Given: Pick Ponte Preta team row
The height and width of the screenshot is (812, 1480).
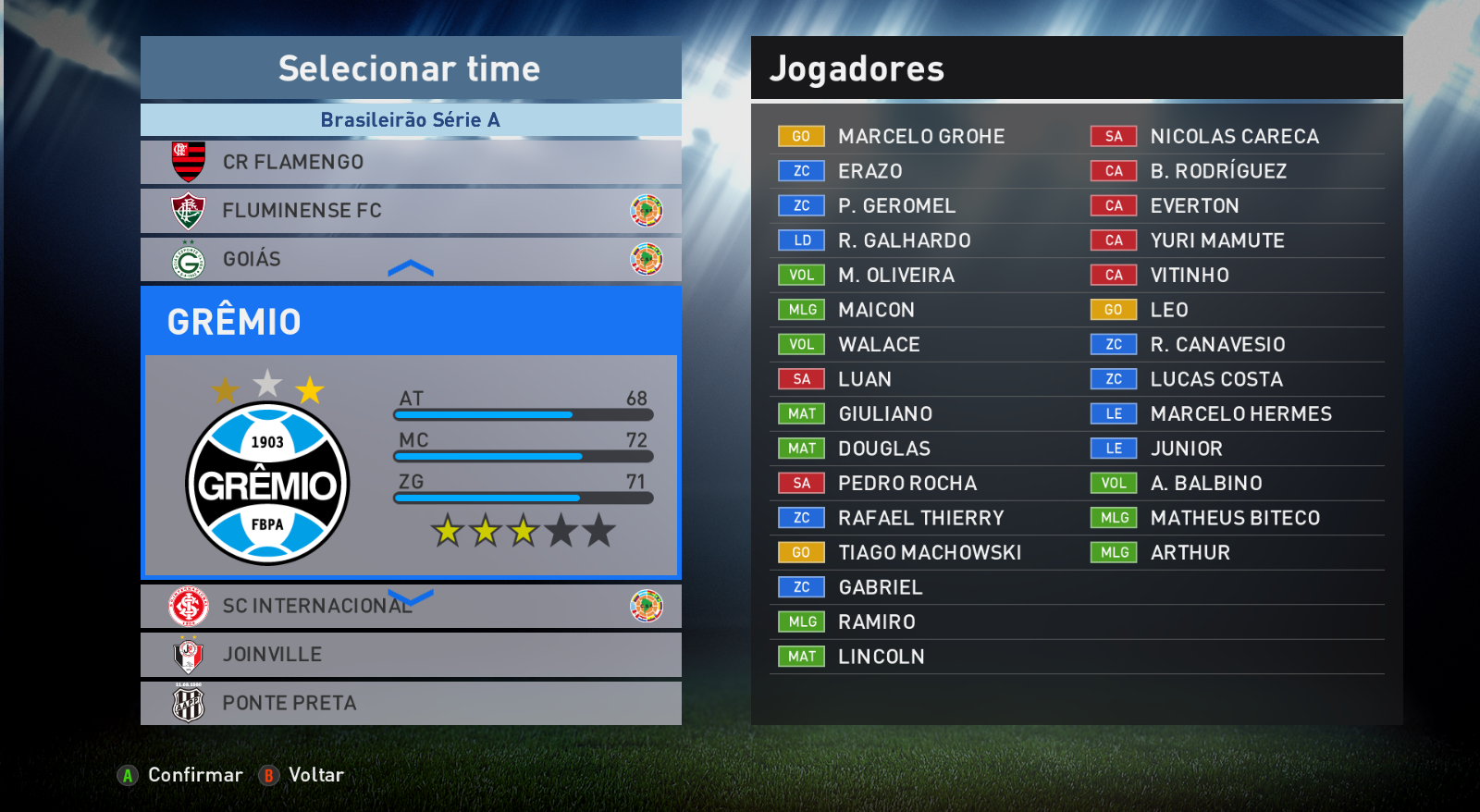Looking at the screenshot, I should 410,704.
